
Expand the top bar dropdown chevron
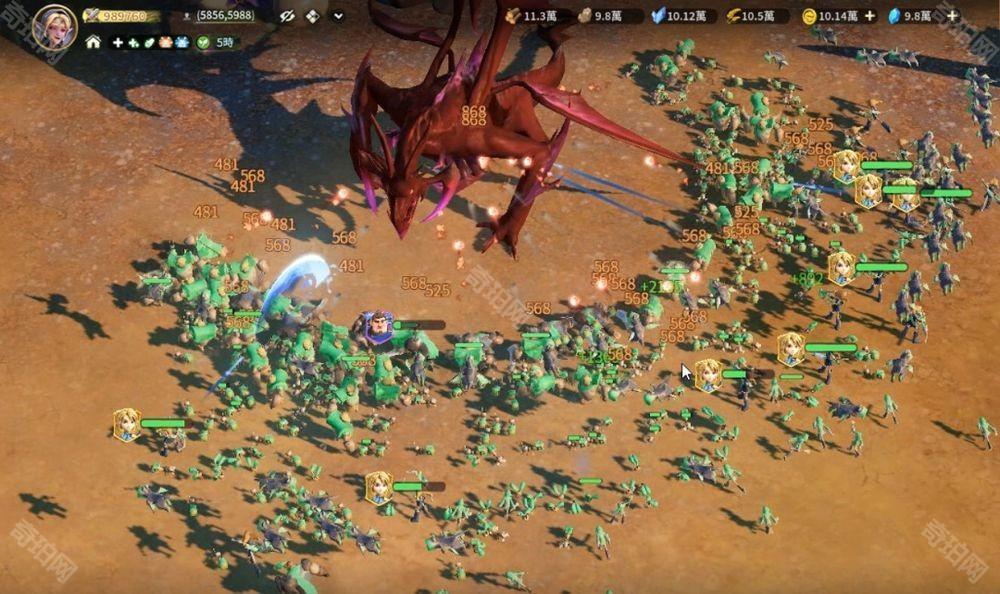pos(338,16)
